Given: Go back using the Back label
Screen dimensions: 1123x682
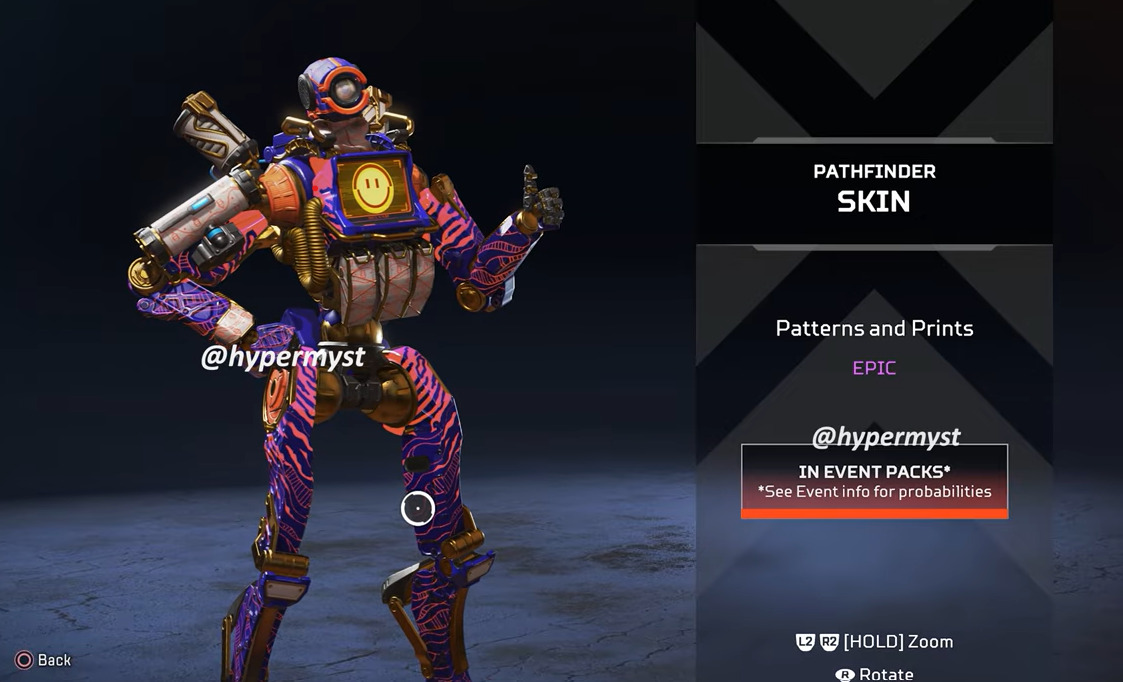Looking at the screenshot, I should pyautogui.click(x=54, y=660).
